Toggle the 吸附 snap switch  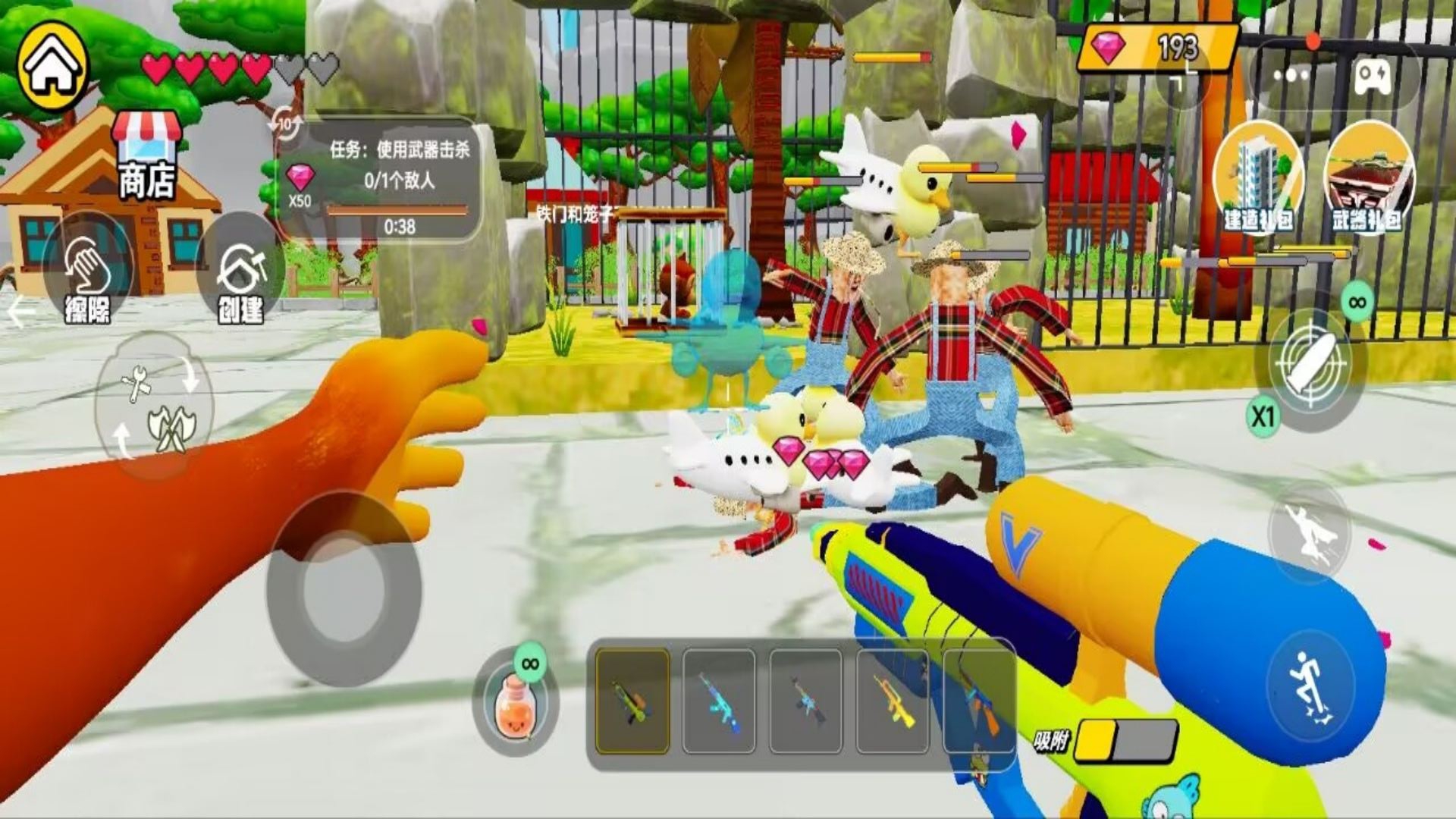[x=1126, y=740]
